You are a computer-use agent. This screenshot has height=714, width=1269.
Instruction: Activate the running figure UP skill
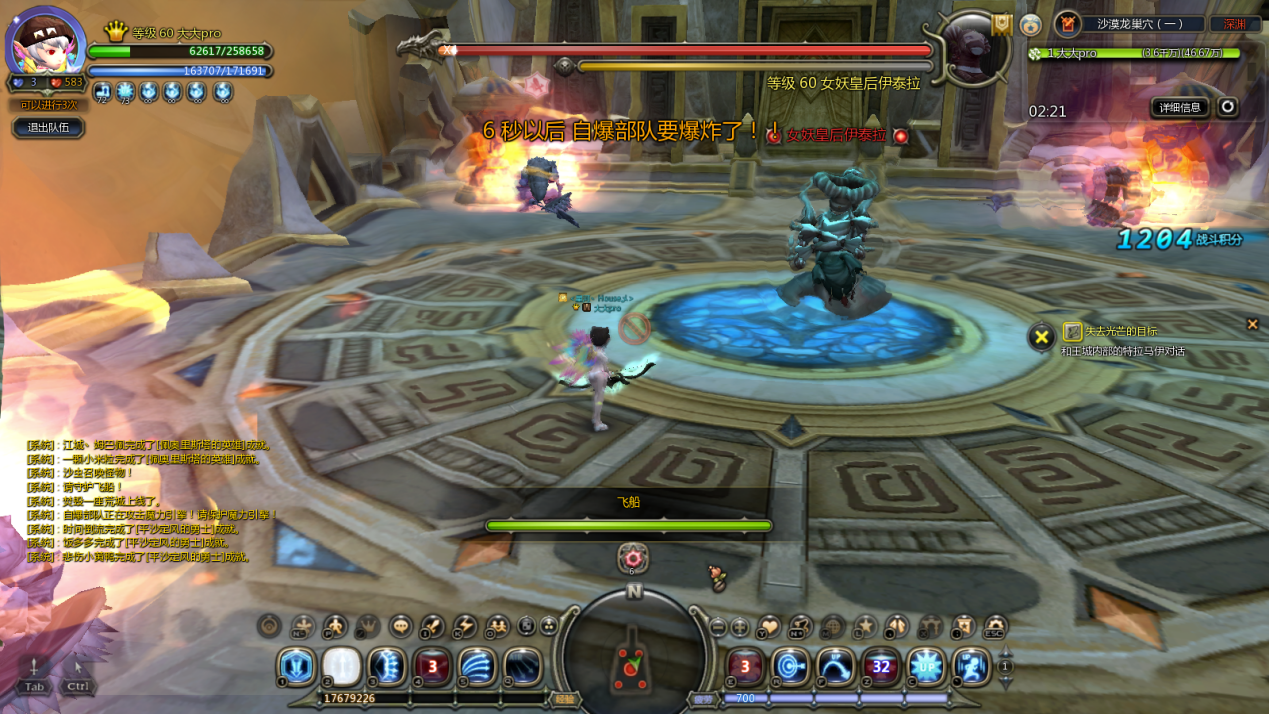click(x=971, y=667)
